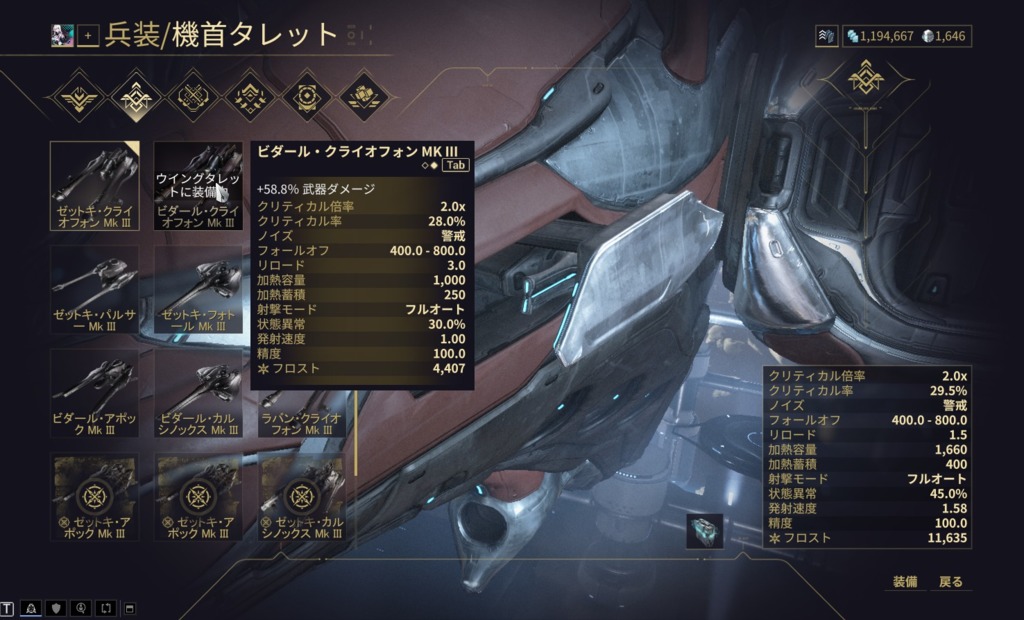The height and width of the screenshot is (620, 1024).
Task: Click the plus button beside the avatar
Action: pyautogui.click(x=88, y=36)
